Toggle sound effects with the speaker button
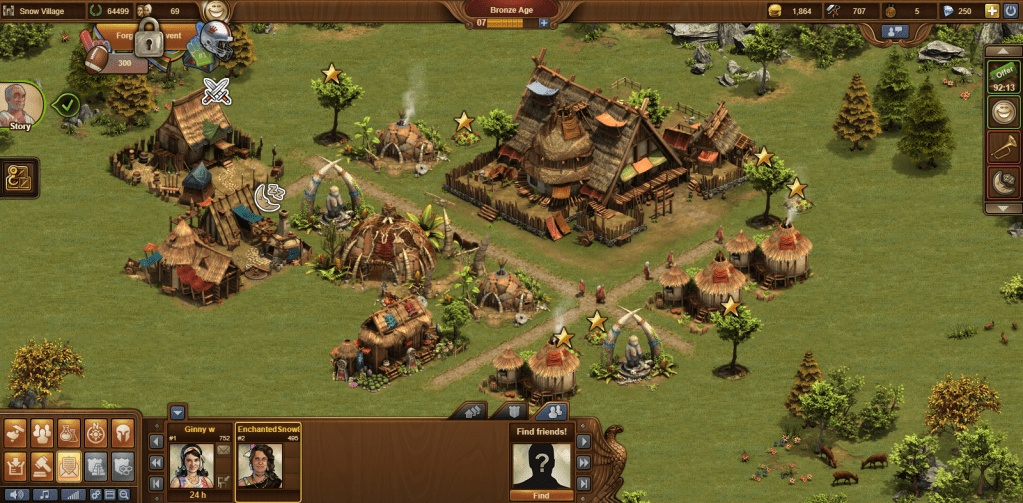This screenshot has width=1023, height=503. [x=18, y=495]
